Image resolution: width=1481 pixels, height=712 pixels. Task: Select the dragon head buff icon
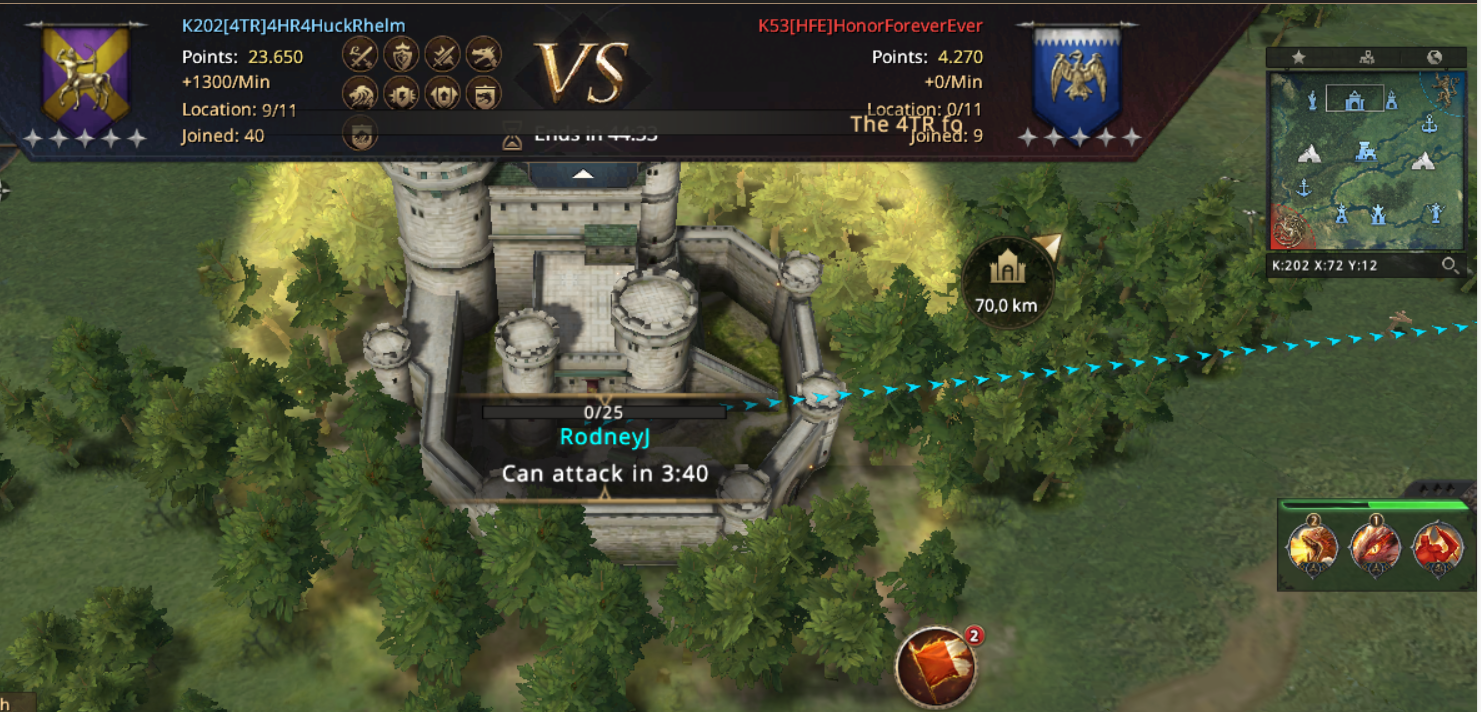click(483, 54)
